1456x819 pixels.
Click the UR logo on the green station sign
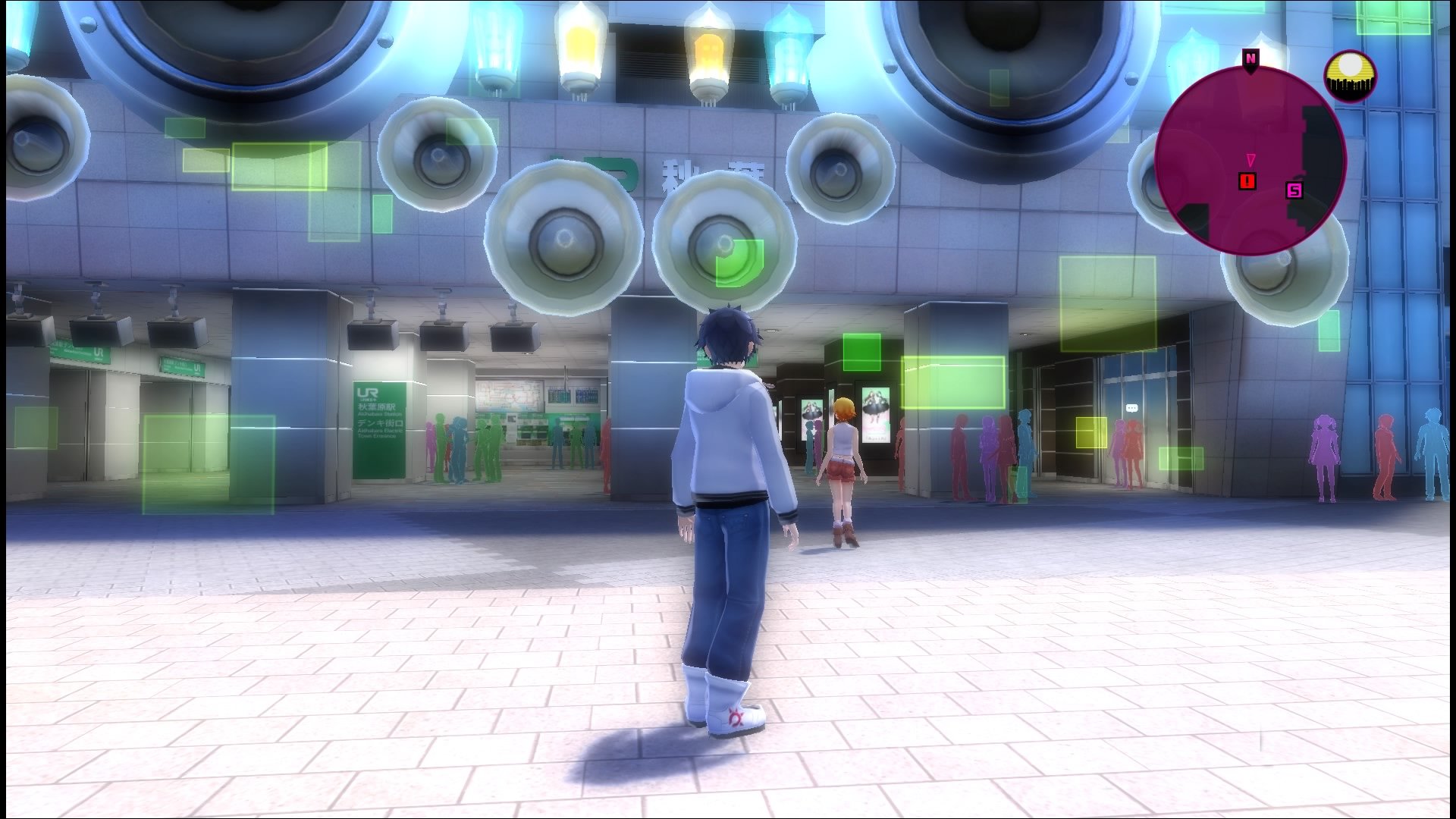tap(368, 393)
